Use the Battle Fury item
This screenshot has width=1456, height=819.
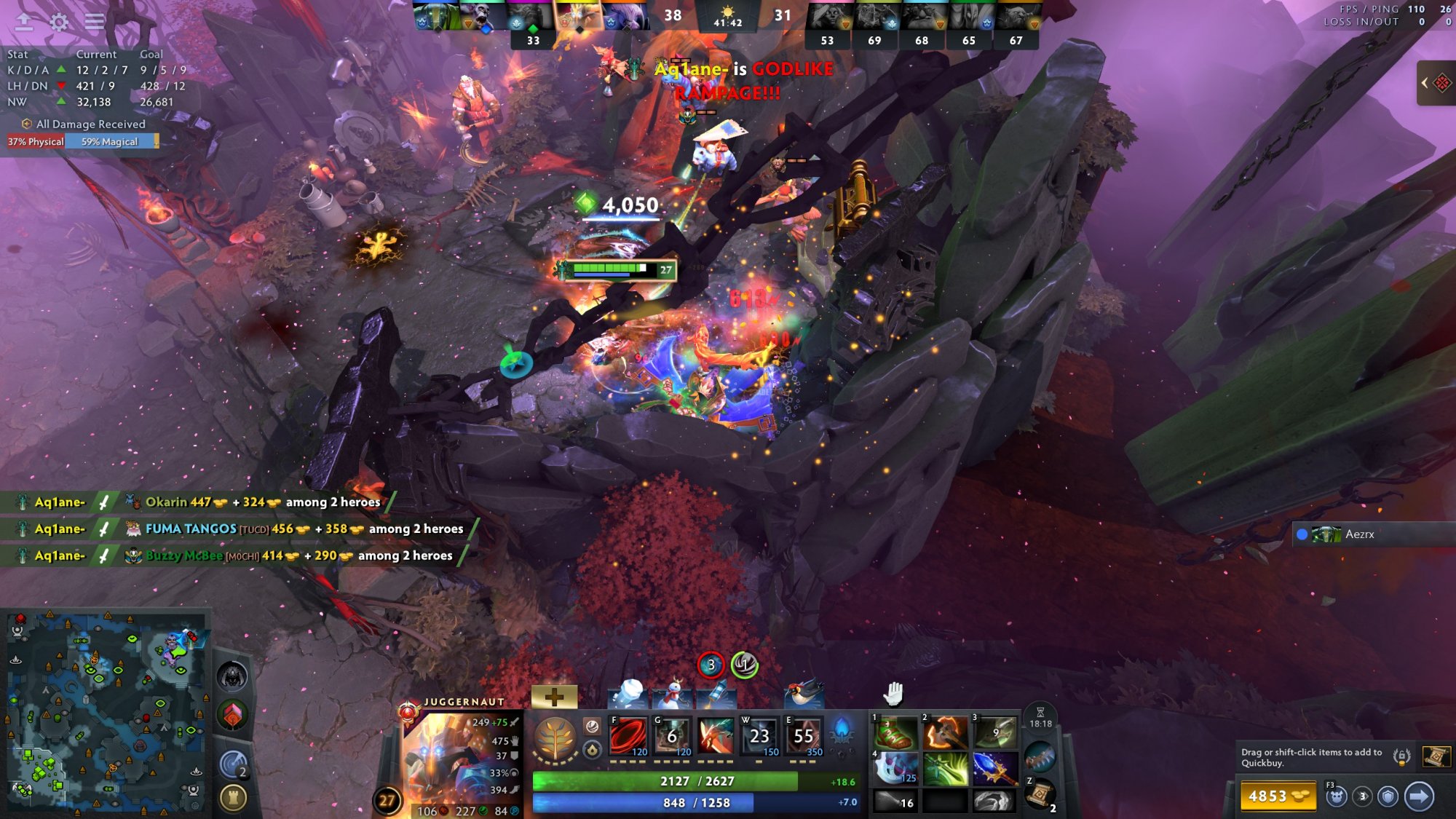pyautogui.click(x=944, y=733)
